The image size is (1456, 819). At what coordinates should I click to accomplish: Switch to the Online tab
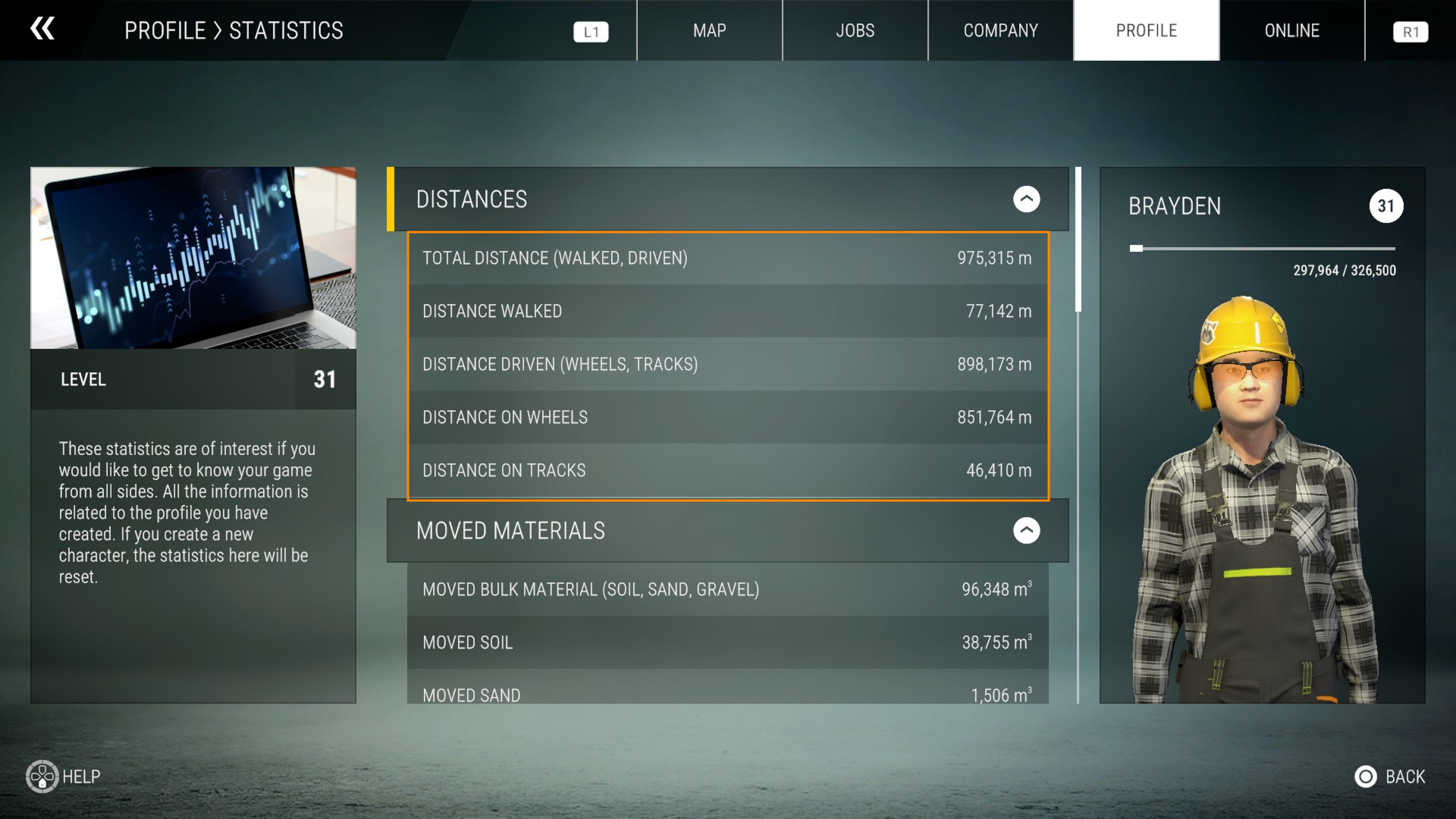(x=1291, y=30)
